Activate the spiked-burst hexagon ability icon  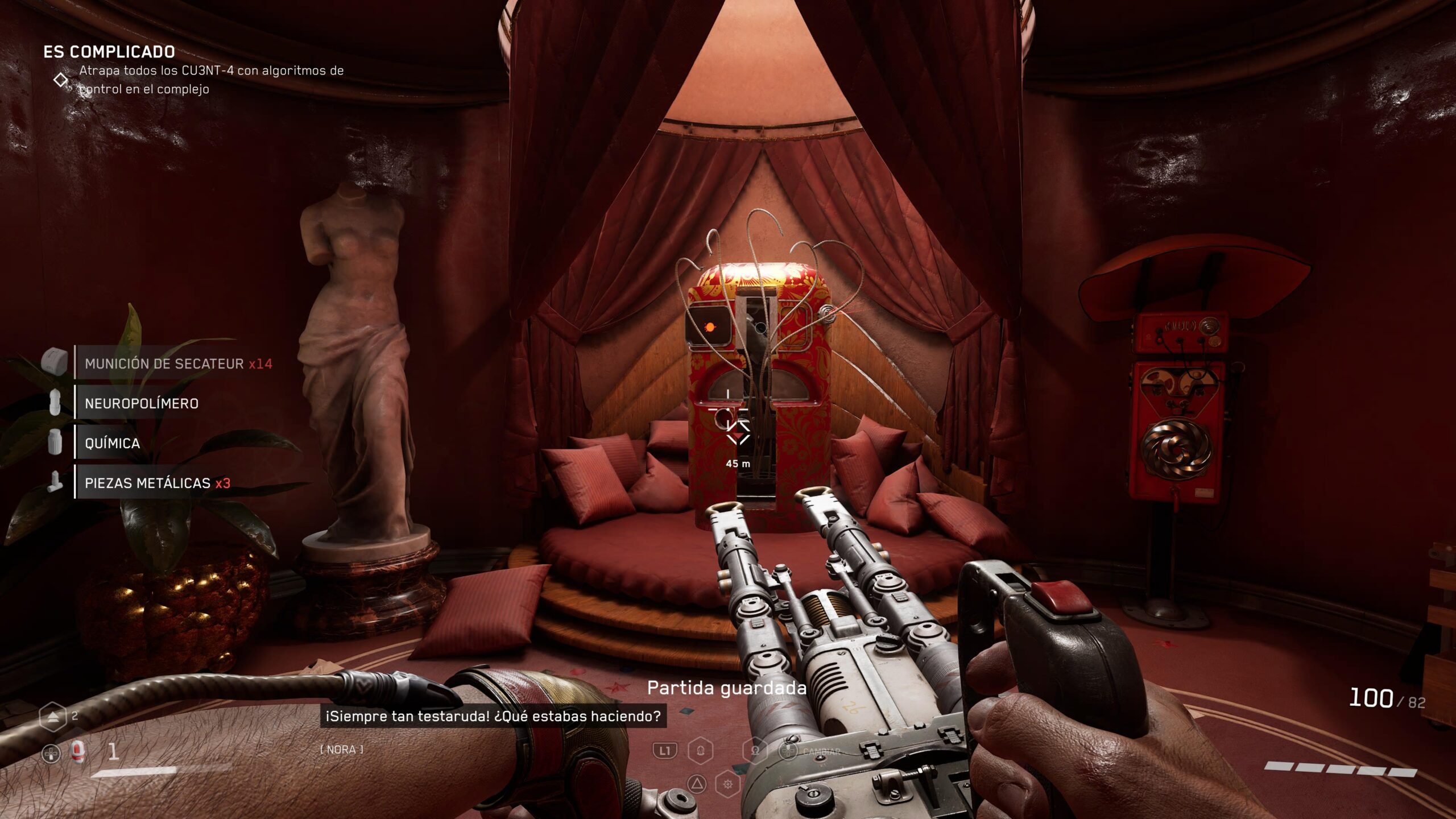[727, 785]
